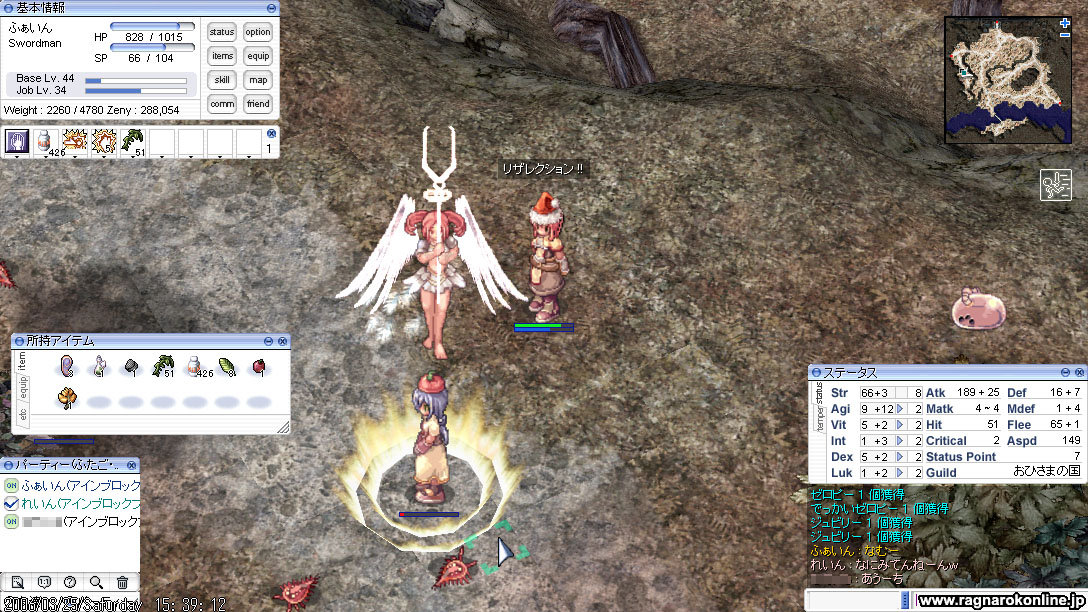Close the inventory window

click(x=283, y=341)
